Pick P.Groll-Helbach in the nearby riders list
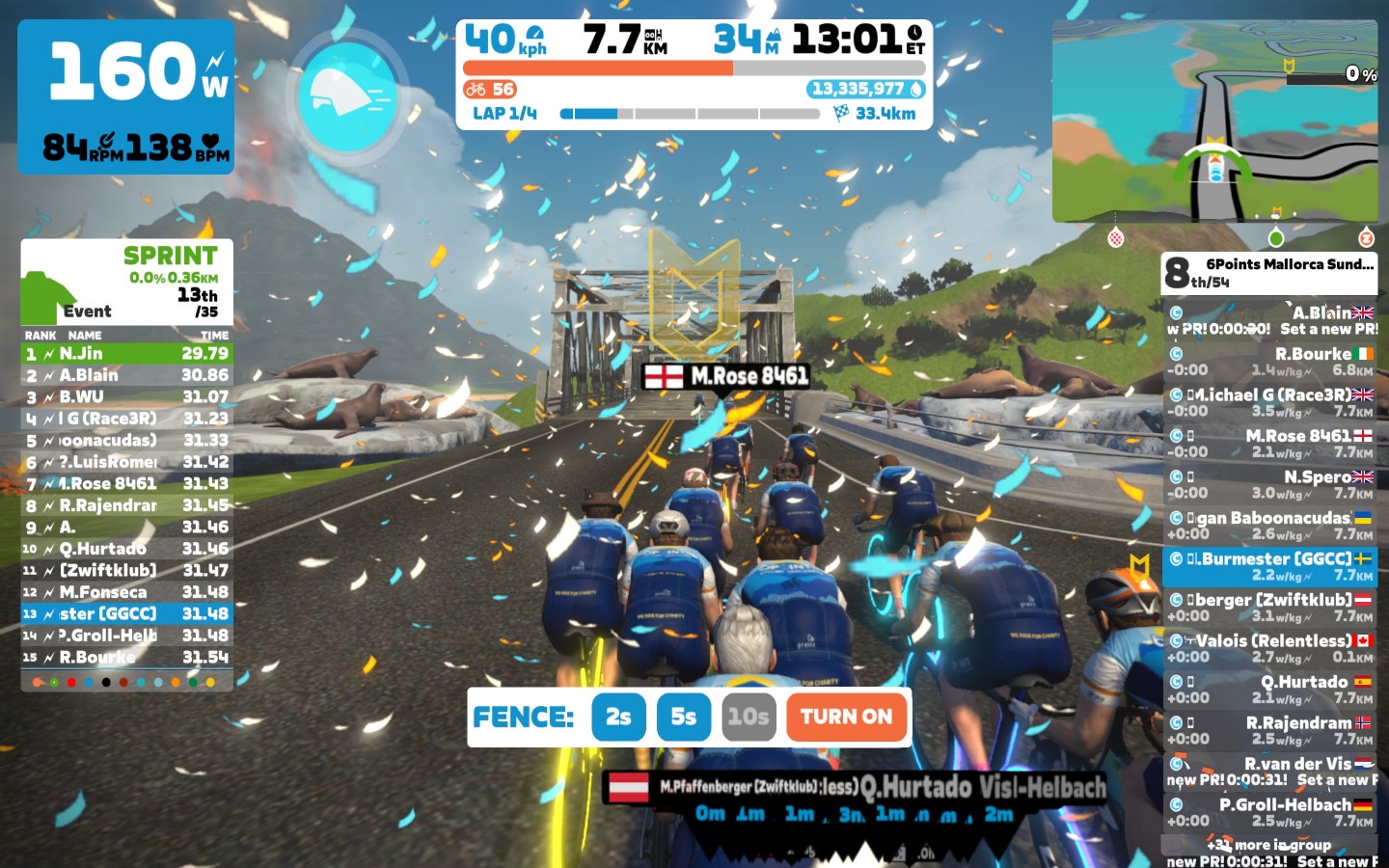1389x868 pixels. click(x=1269, y=812)
